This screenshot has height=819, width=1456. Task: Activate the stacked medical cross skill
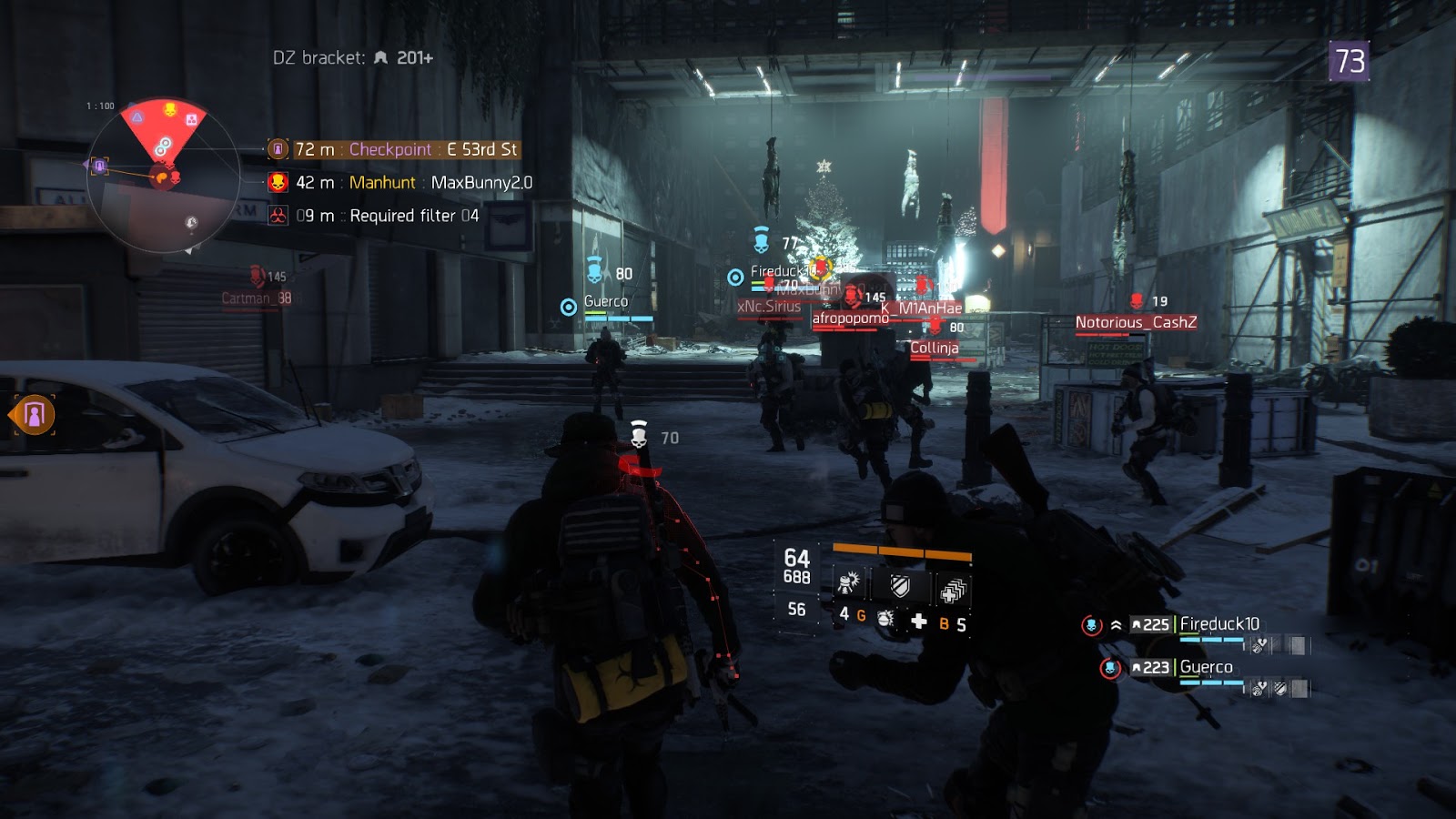coord(952,591)
